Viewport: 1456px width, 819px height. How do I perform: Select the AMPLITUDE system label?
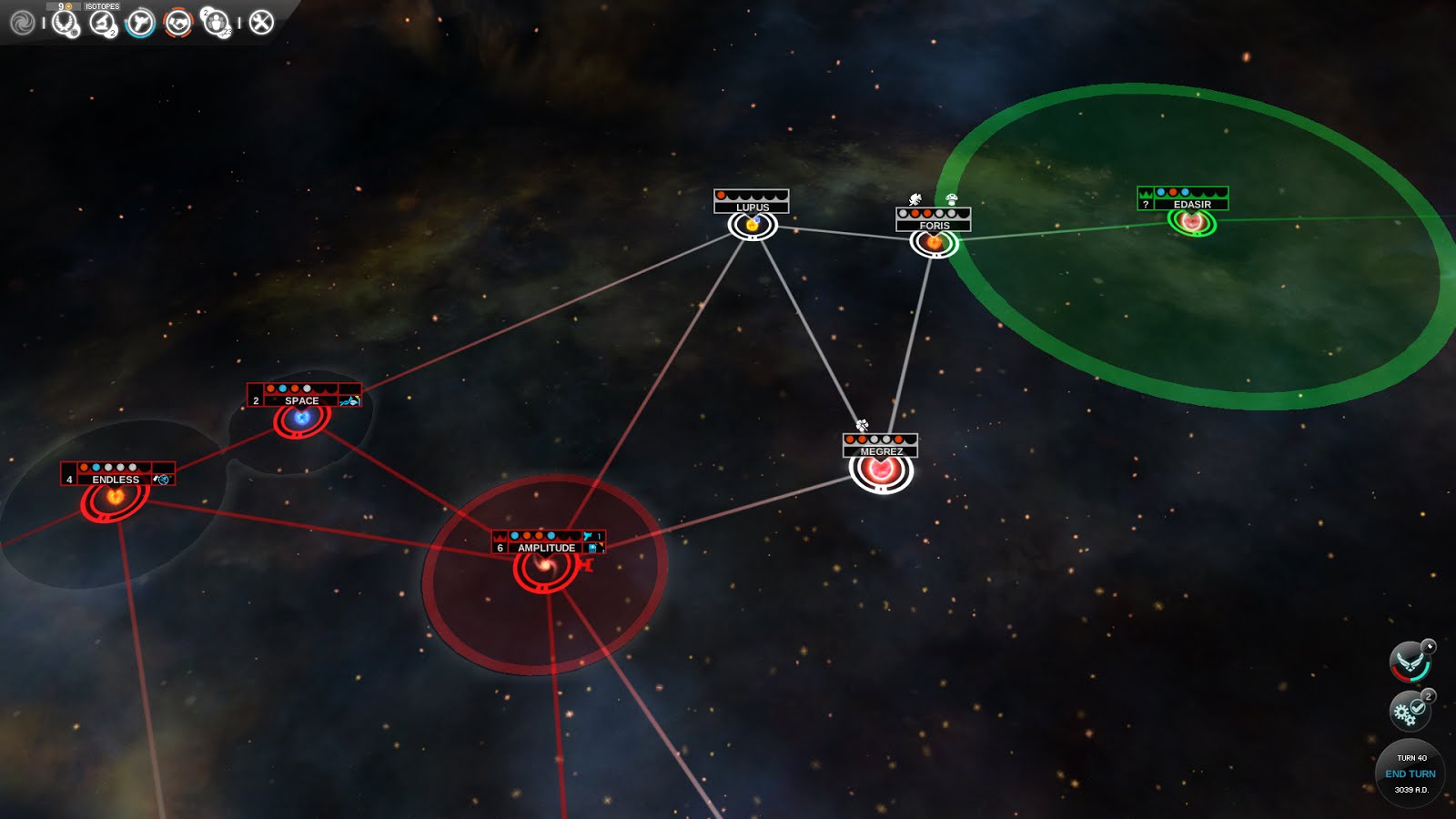tap(546, 548)
